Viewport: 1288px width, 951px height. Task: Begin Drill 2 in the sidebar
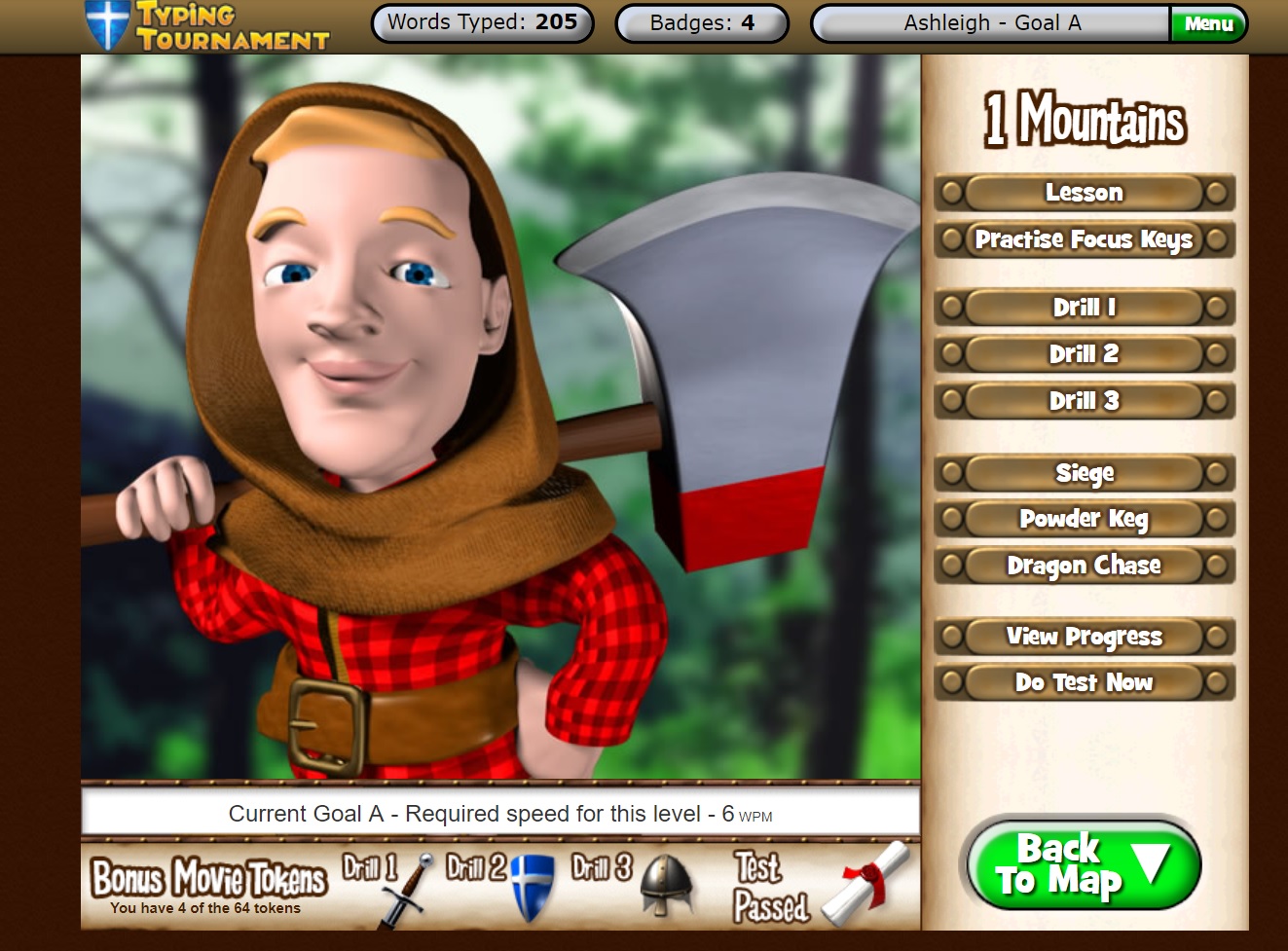pyautogui.click(x=1083, y=354)
